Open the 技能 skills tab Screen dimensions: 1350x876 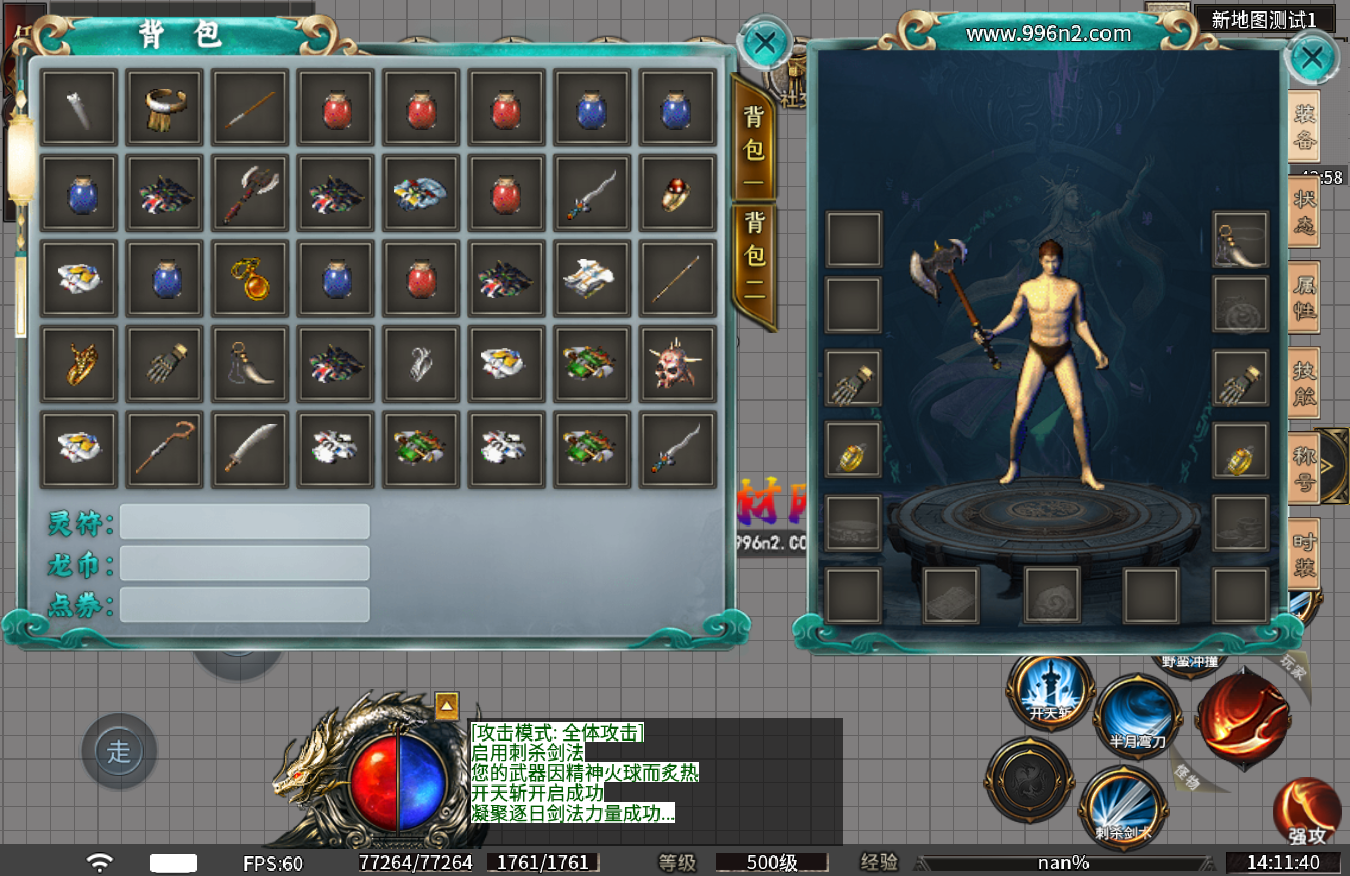click(x=1304, y=384)
